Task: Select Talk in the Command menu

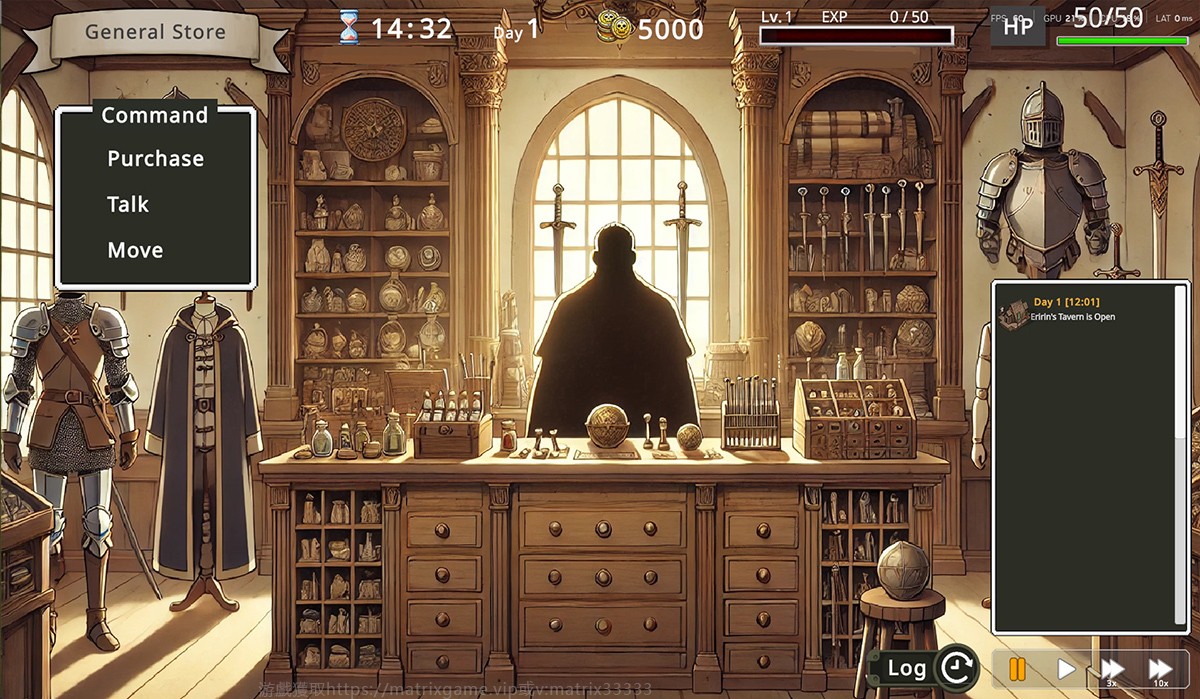Action: [128, 205]
